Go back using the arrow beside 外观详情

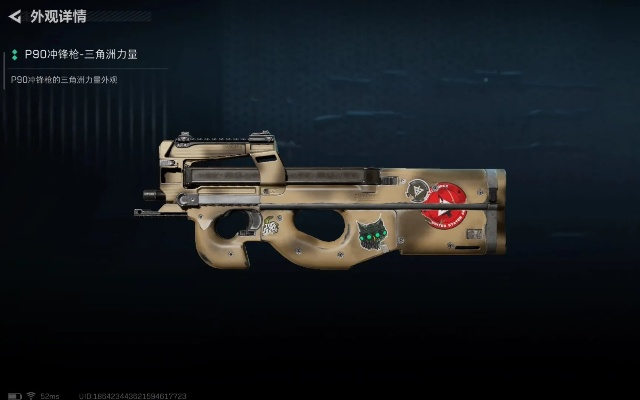click(x=15, y=17)
